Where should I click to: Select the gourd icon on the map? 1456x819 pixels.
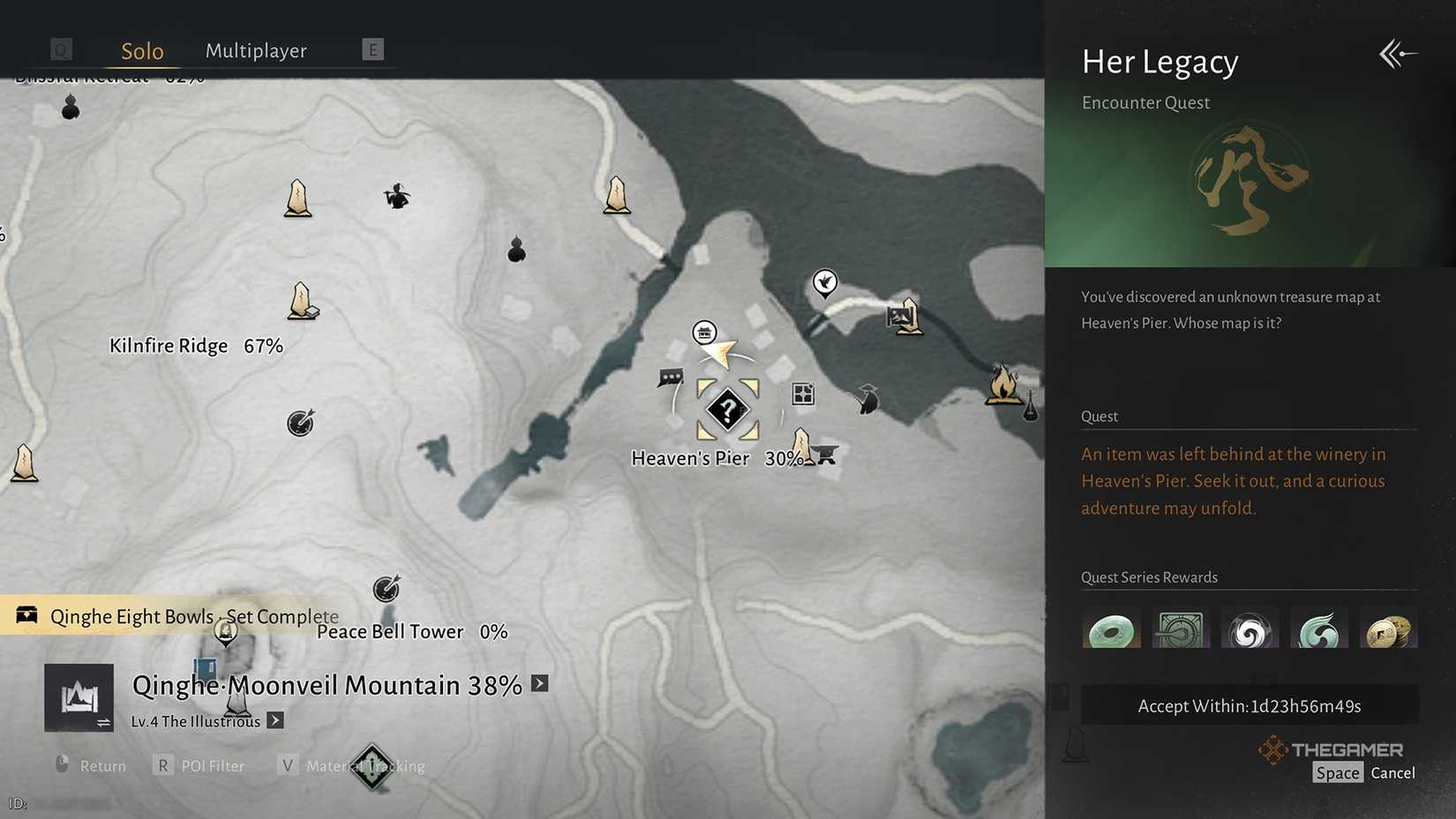516,250
